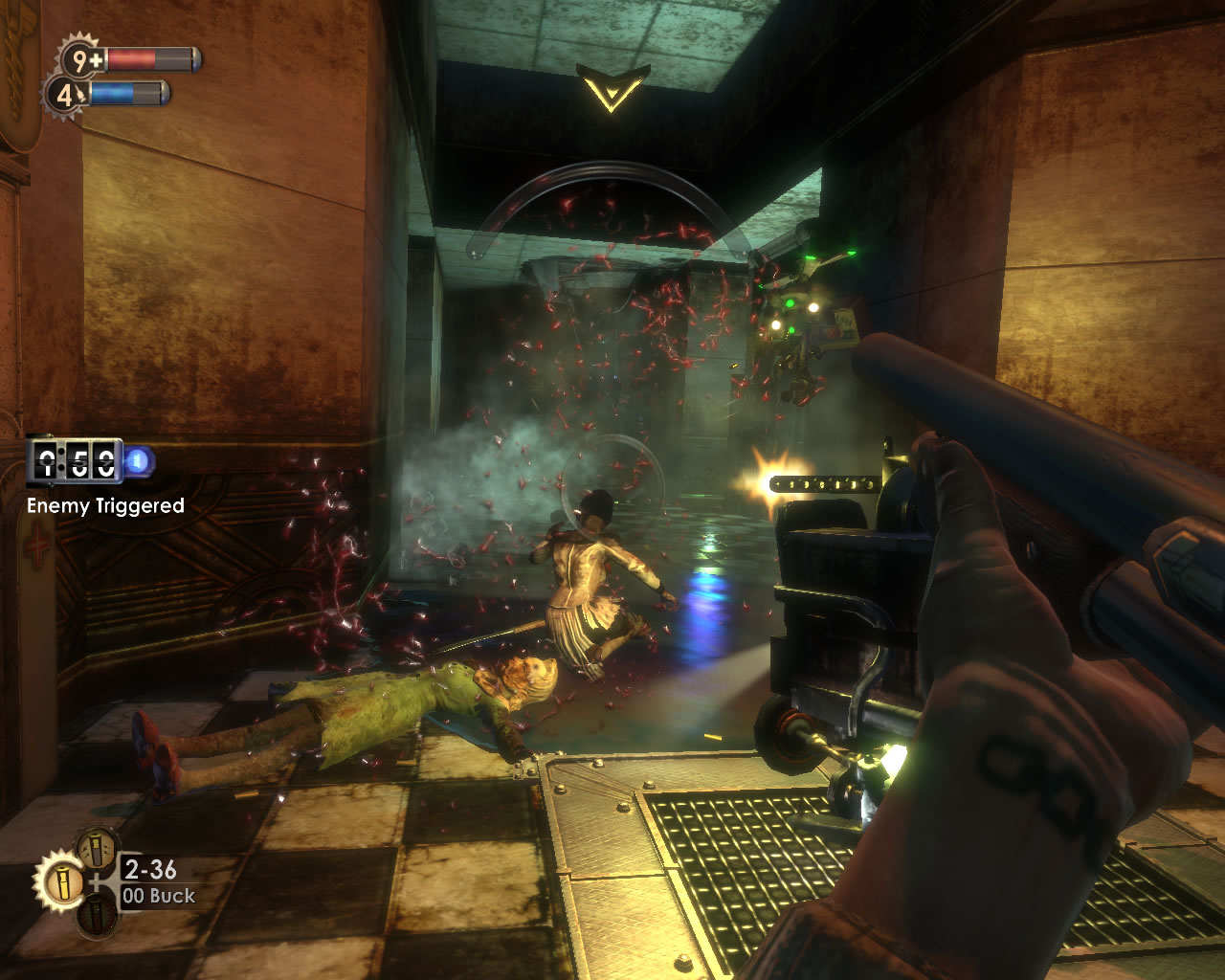Switch to the lower ammo type icon

[97, 915]
